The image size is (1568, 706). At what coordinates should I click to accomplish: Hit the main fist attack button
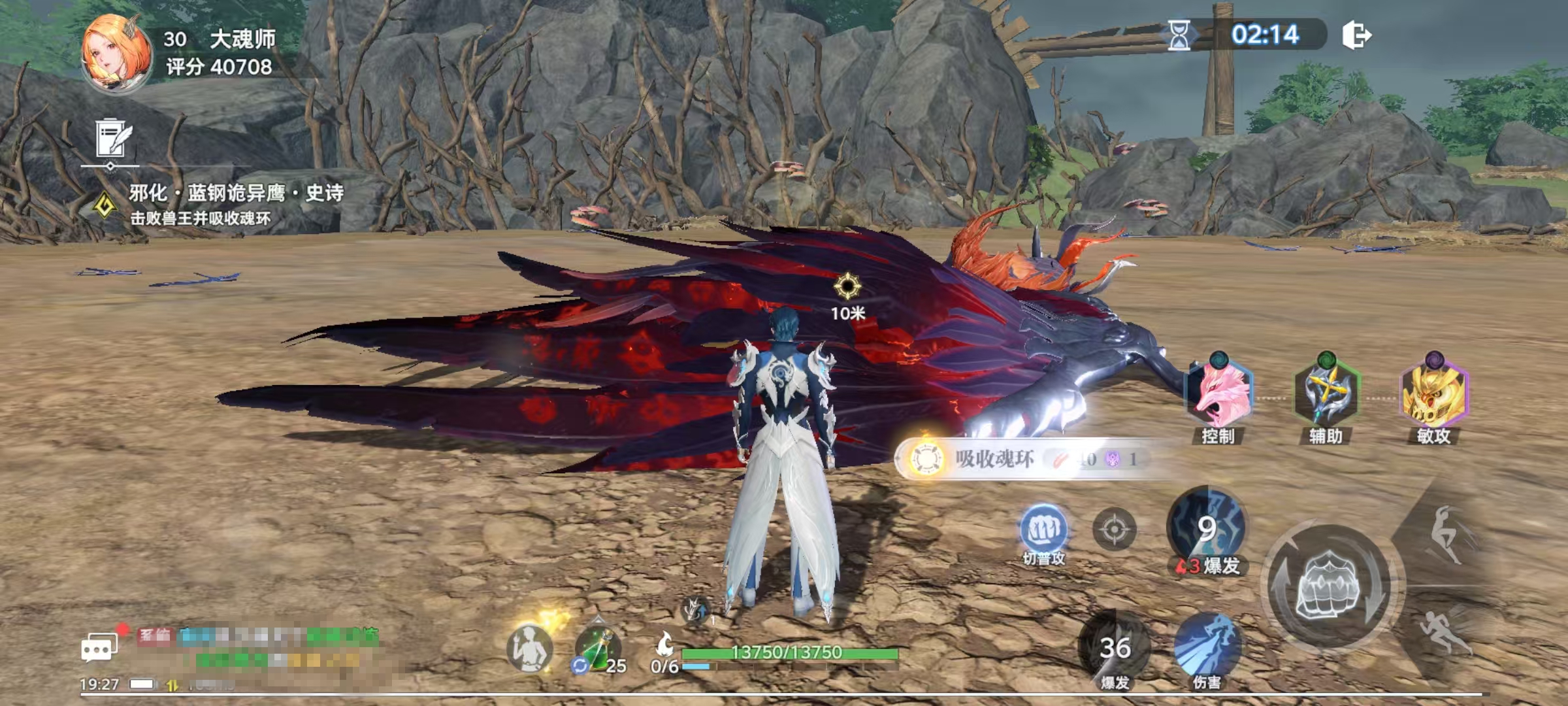click(x=1329, y=585)
